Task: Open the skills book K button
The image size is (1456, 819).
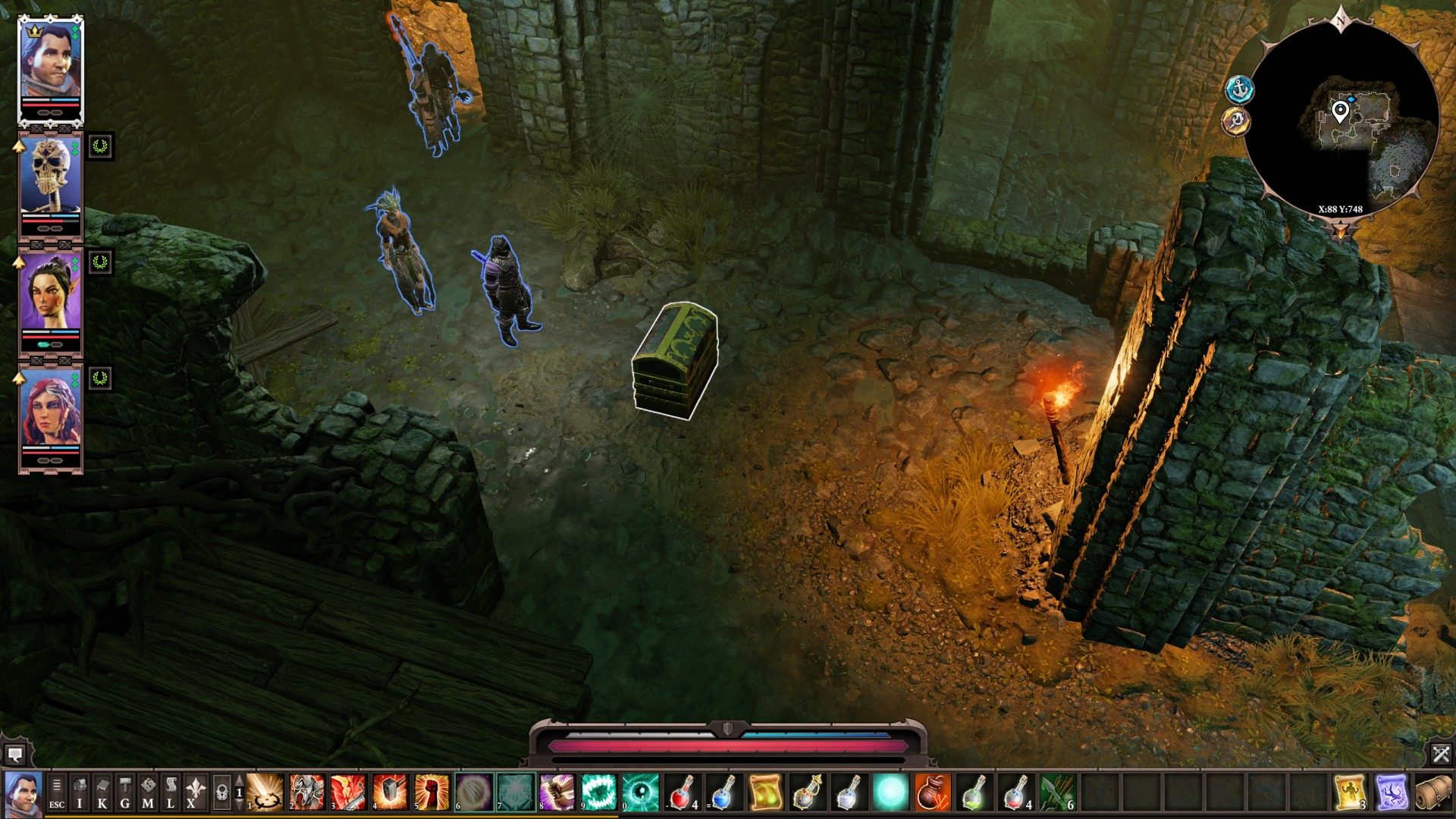Action: click(102, 792)
